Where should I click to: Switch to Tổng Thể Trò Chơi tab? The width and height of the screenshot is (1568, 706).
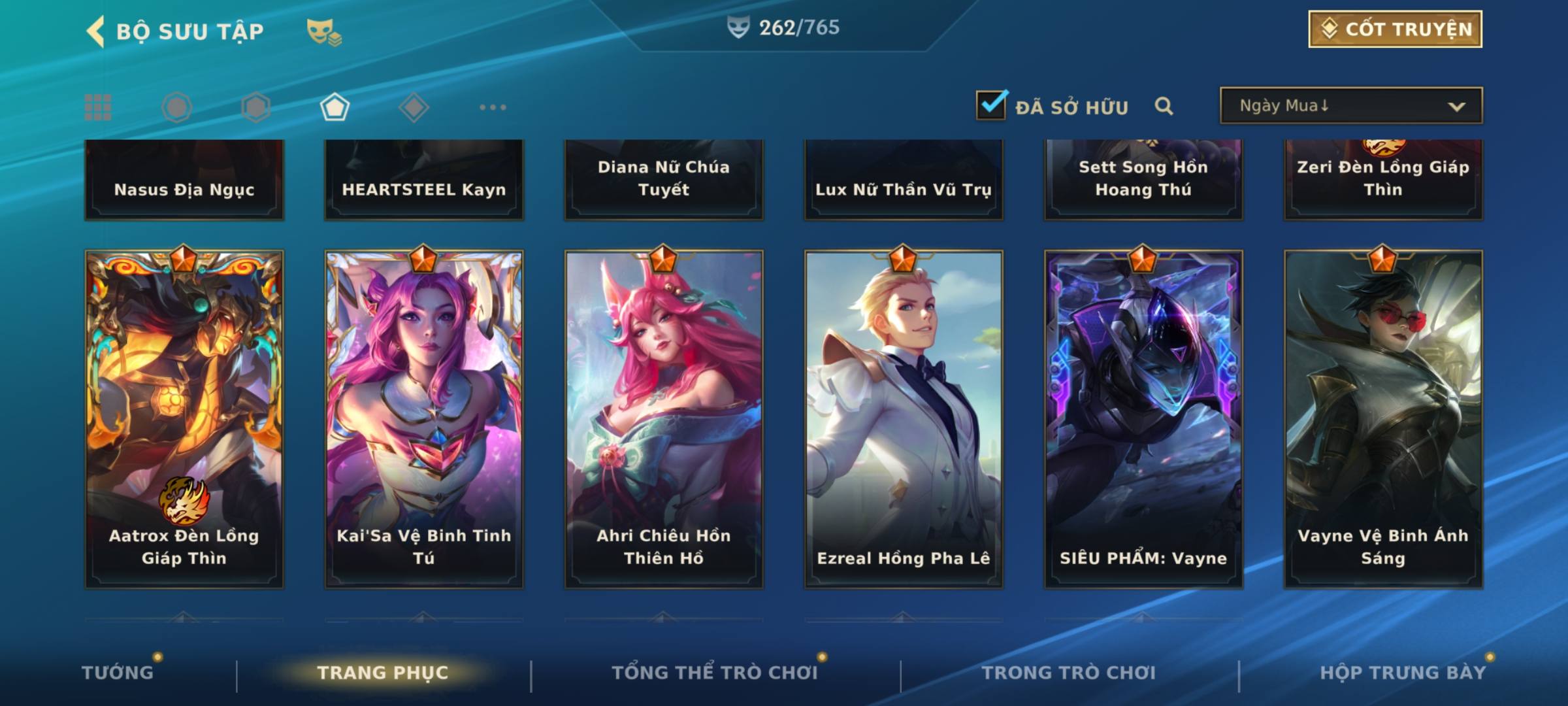pos(714,673)
